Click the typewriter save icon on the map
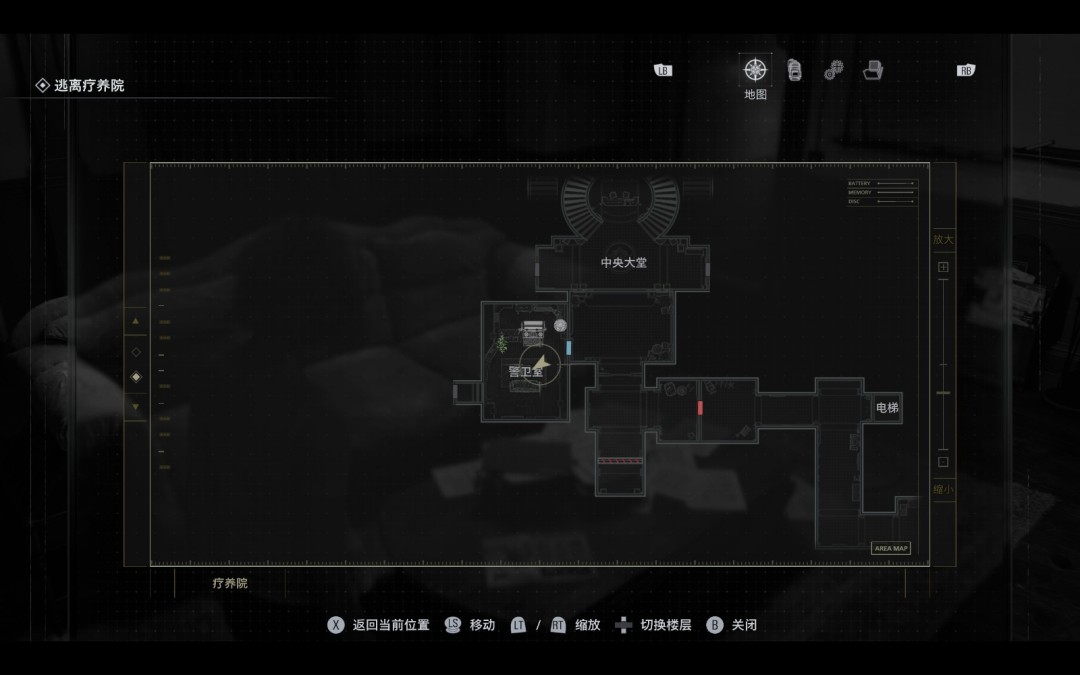This screenshot has width=1080, height=675. 533,327
